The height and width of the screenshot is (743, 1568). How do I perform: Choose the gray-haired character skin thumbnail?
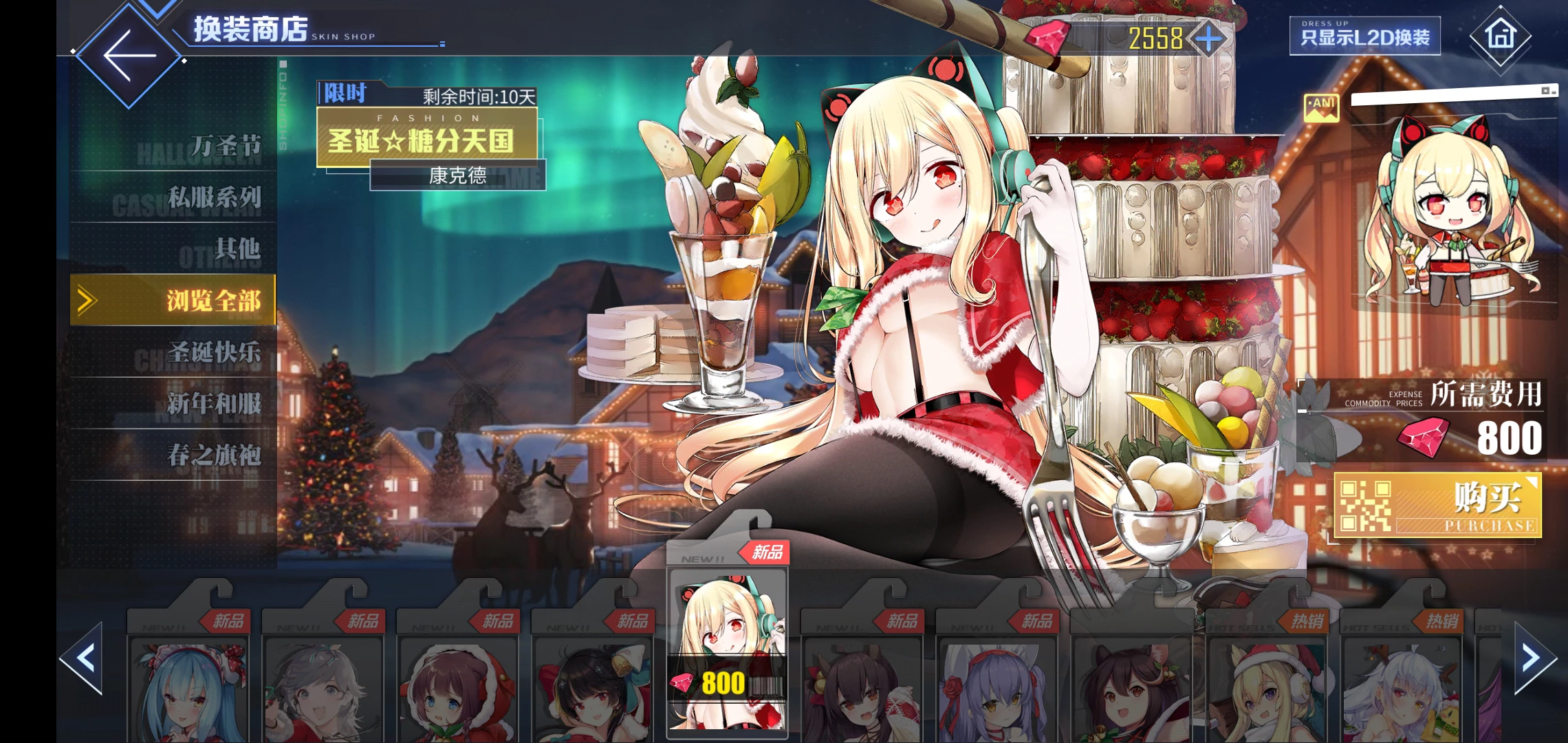(x=323, y=688)
